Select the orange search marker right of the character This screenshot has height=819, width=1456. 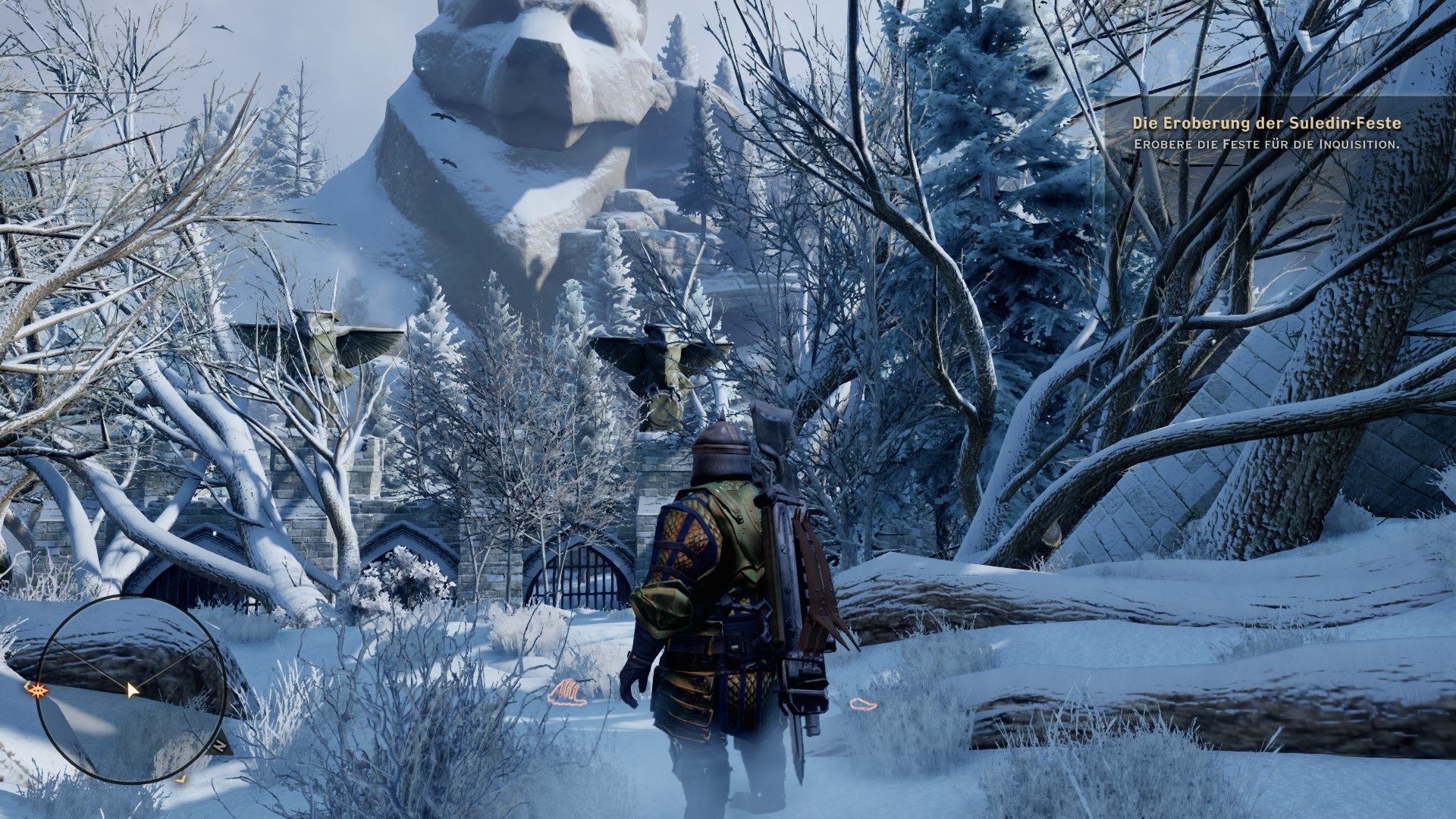pyautogui.click(x=864, y=704)
